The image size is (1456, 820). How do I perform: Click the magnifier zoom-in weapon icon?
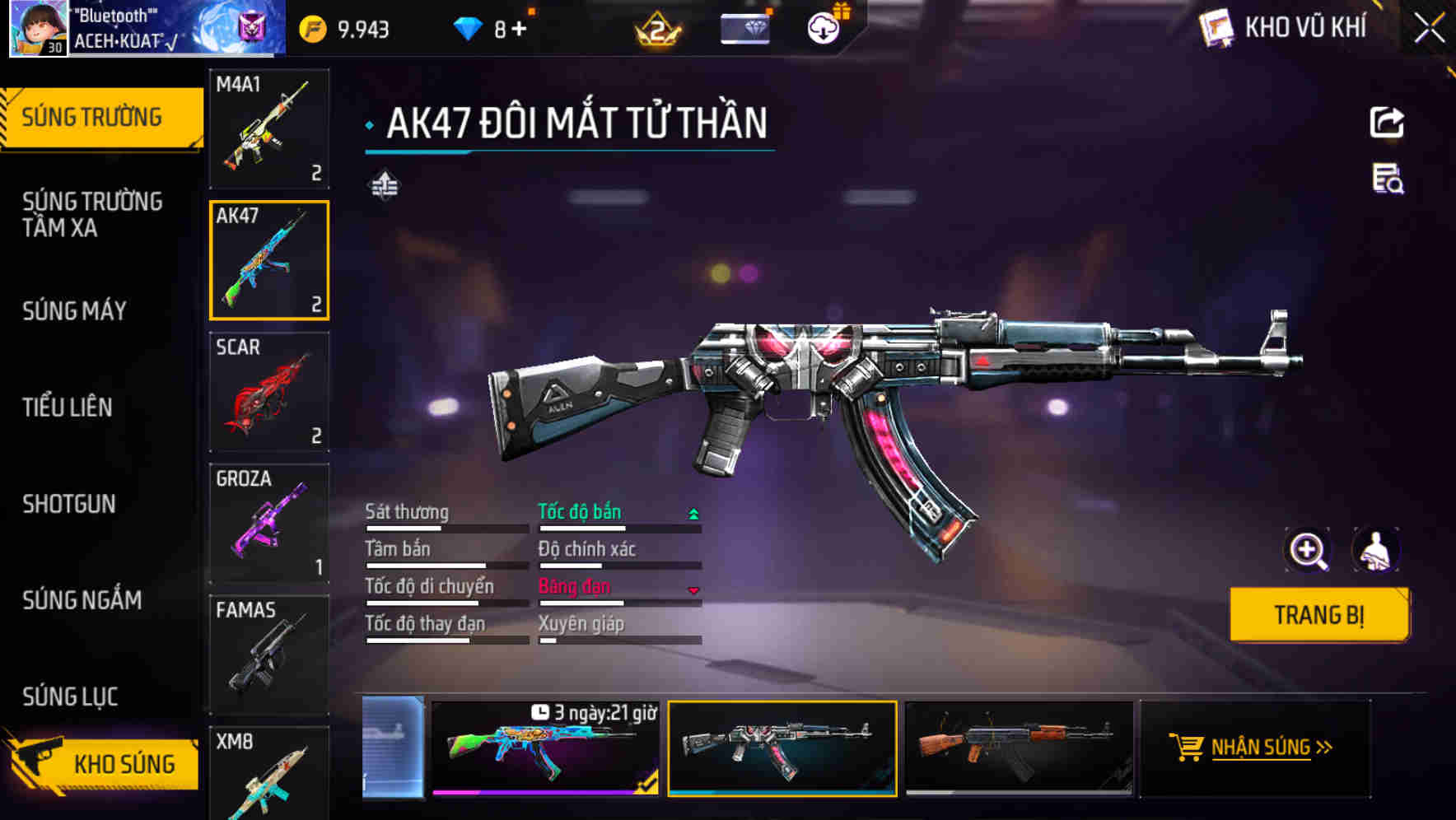(x=1308, y=551)
